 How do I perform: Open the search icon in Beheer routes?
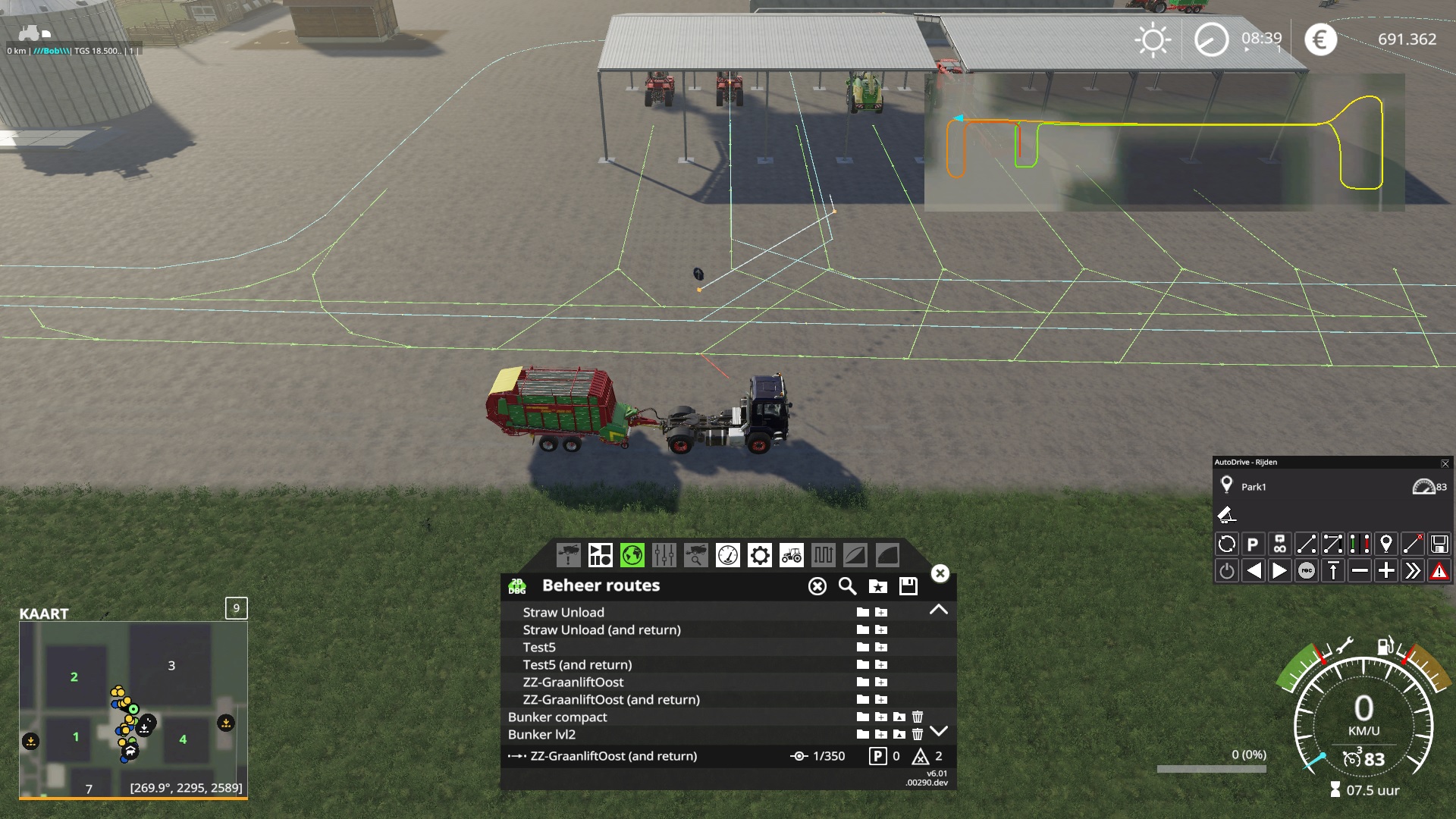coord(846,586)
